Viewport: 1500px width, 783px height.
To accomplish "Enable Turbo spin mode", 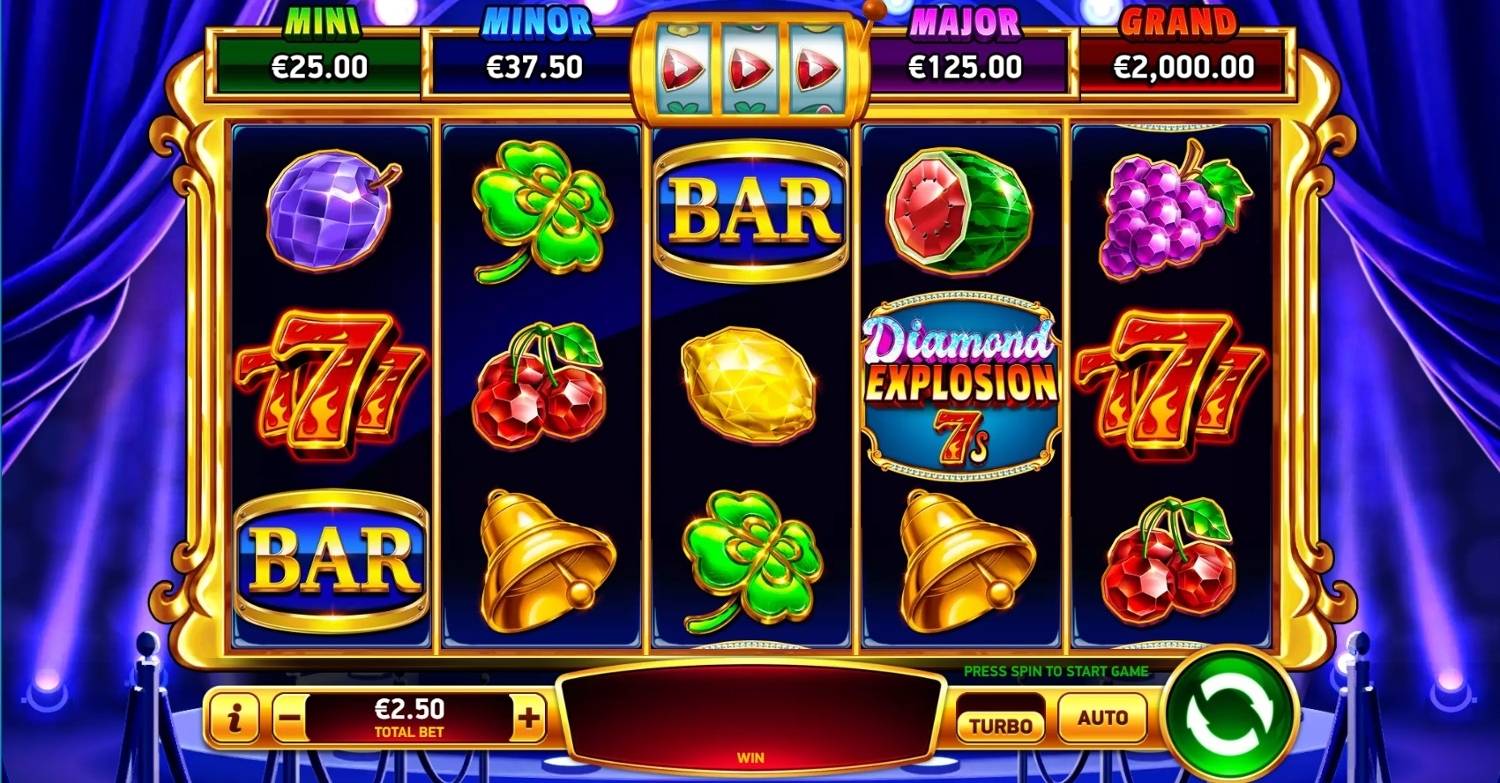I will [1001, 723].
